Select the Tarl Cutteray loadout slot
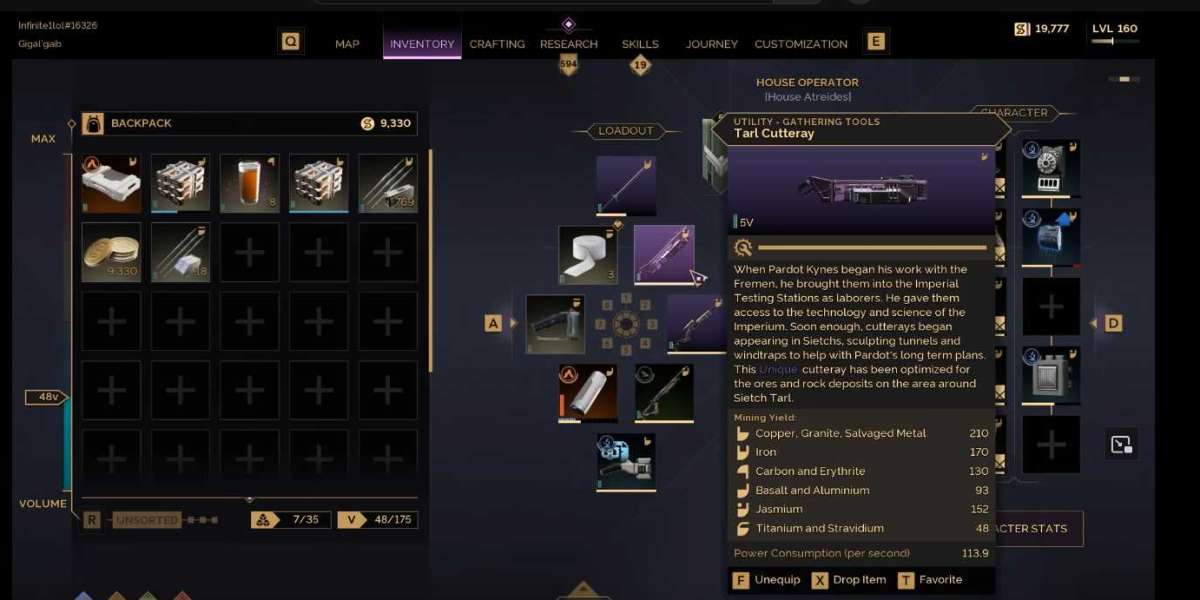This screenshot has width=1200, height=600. [663, 254]
